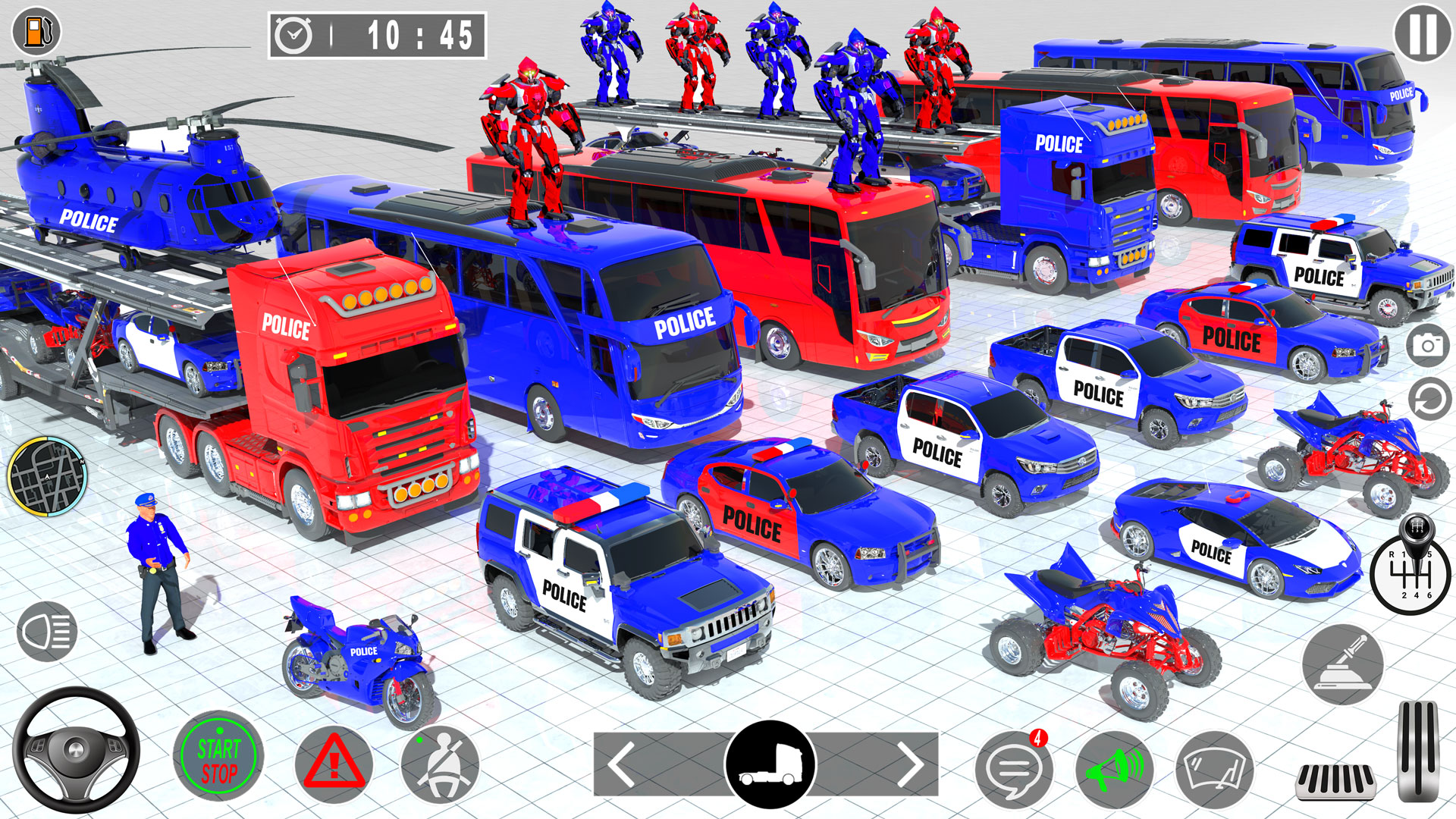Open the fuel gauge indicator
The height and width of the screenshot is (819, 1456).
tap(34, 32)
